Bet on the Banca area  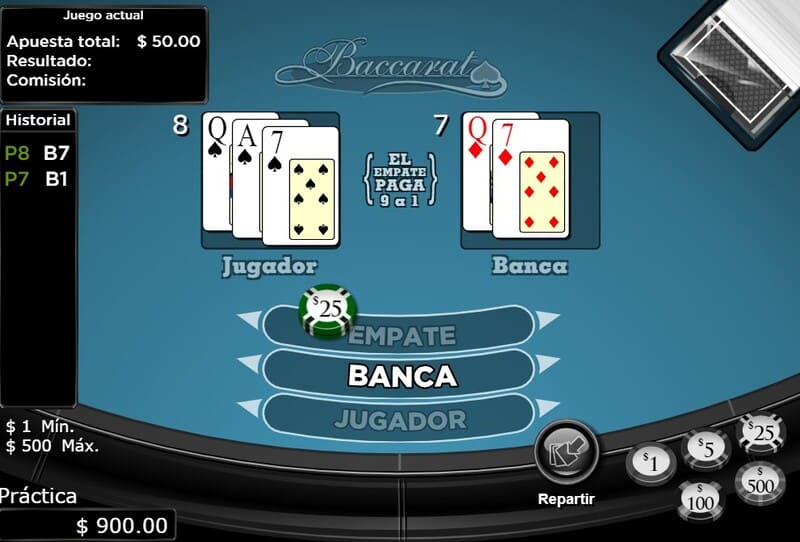click(401, 376)
